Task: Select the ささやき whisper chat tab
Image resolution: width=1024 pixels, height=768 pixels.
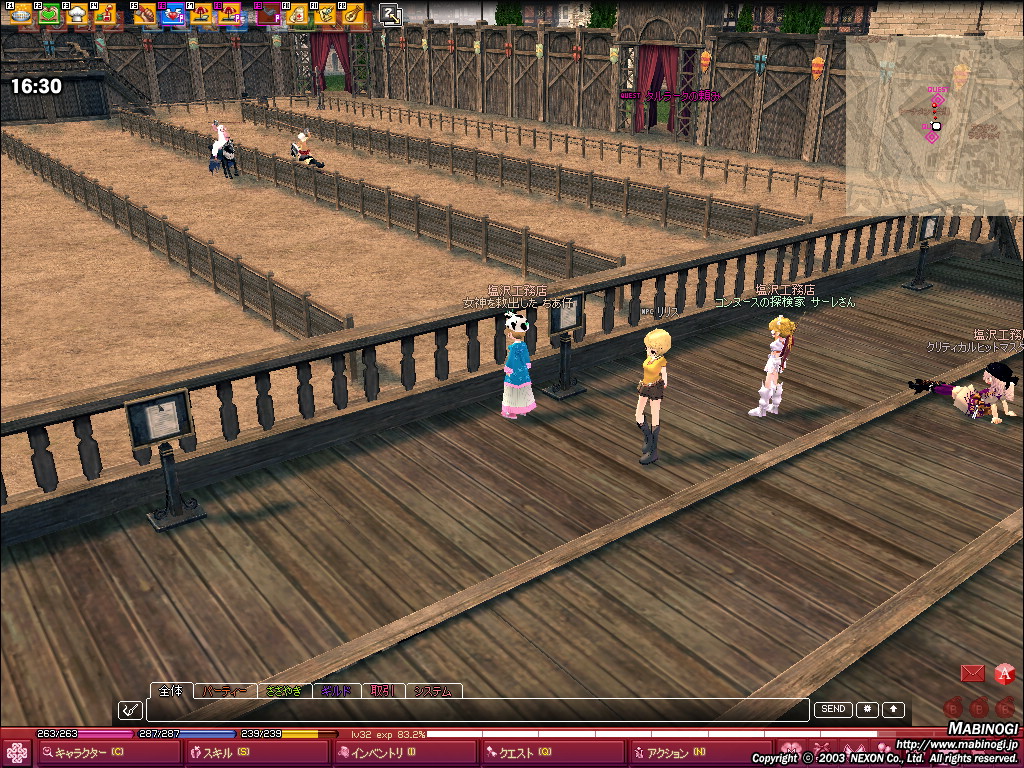Action: [284, 691]
